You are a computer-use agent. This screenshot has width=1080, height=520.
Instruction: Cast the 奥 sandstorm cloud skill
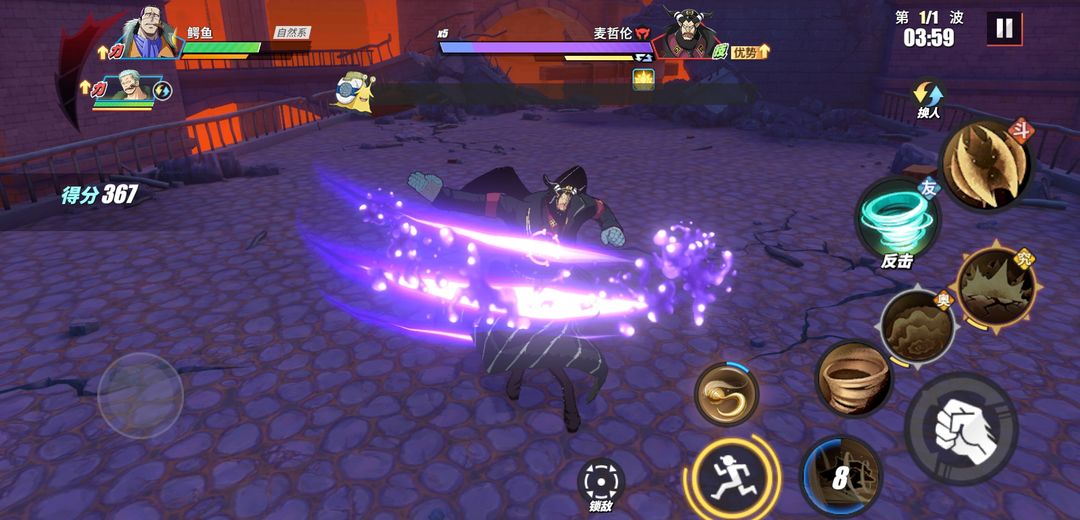918,327
